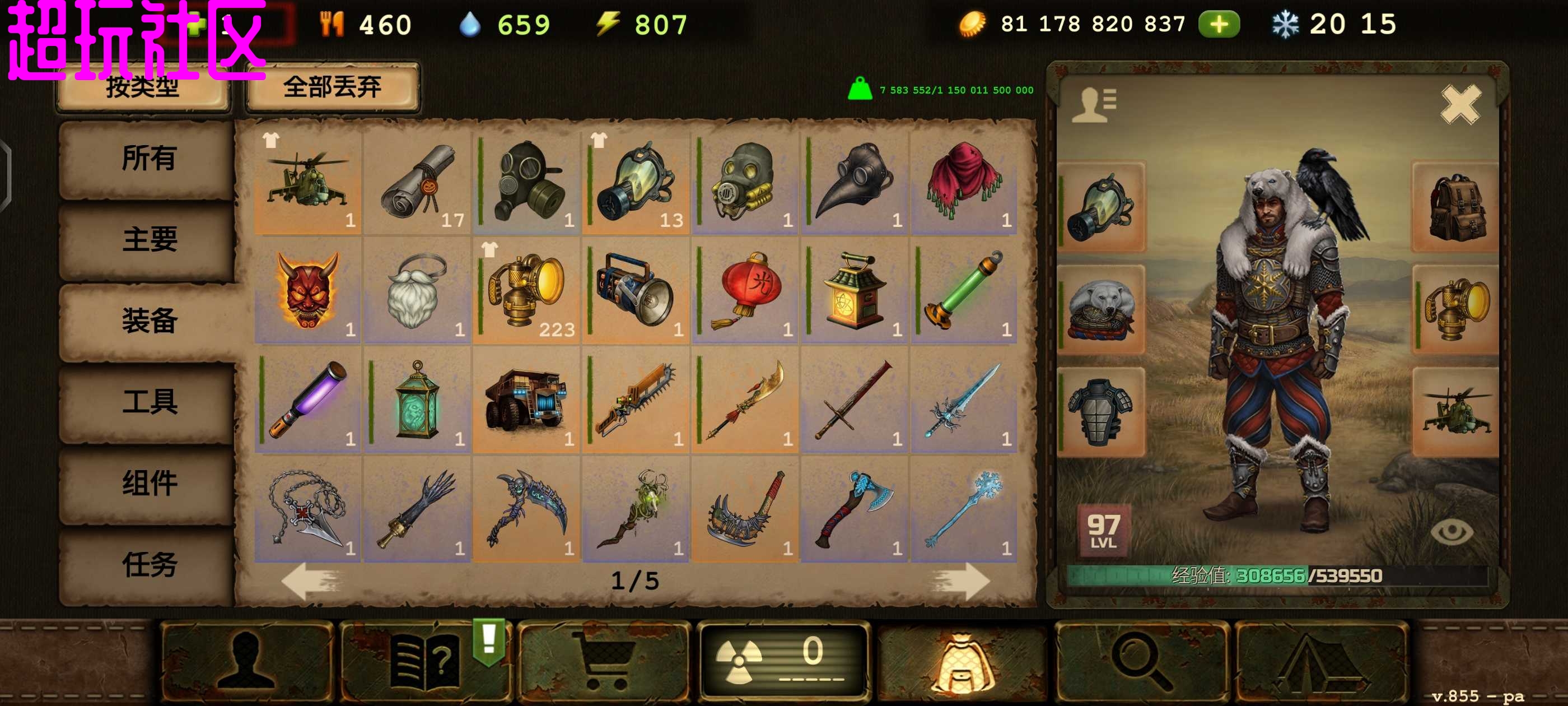Close the character equipment panel

click(x=1460, y=105)
